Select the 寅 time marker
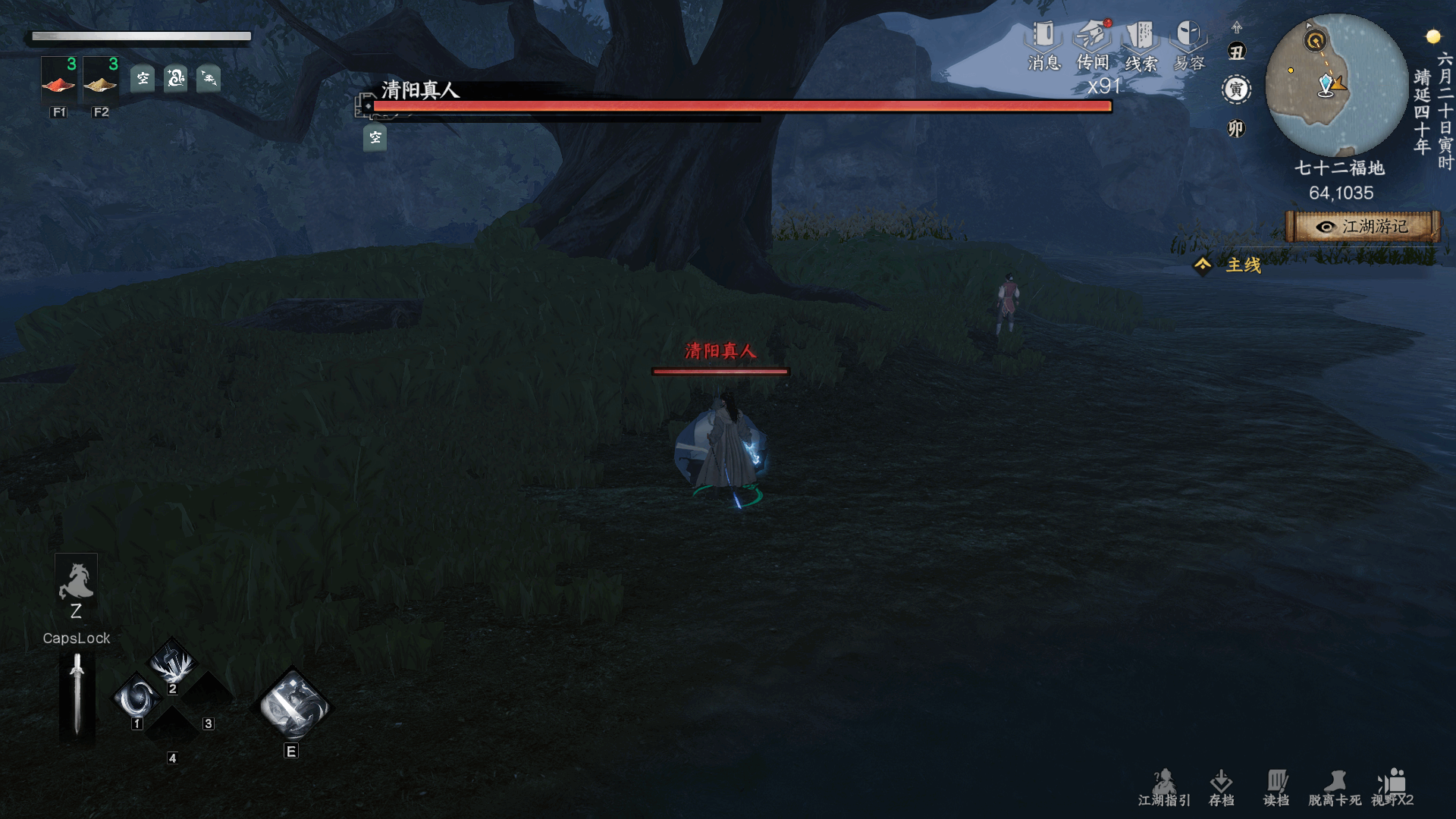Image resolution: width=1456 pixels, height=819 pixels. [1236, 89]
